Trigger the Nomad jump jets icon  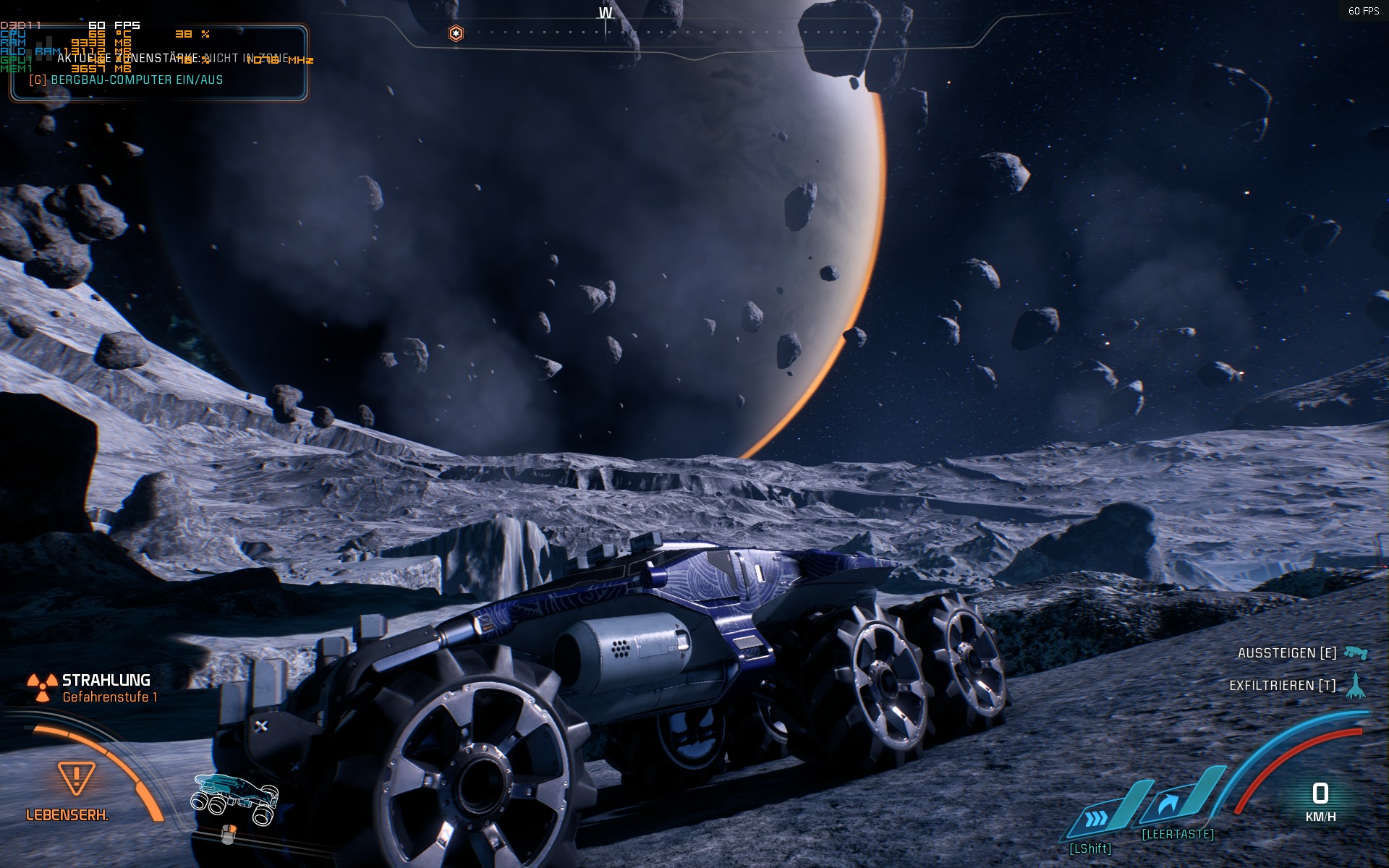point(1168,804)
